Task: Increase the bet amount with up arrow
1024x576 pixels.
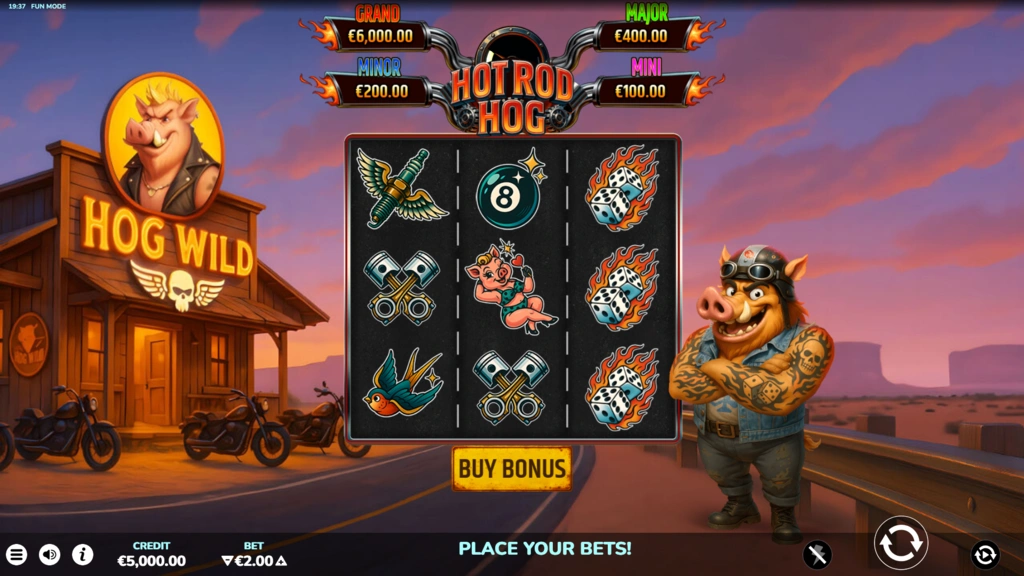Action: (281, 561)
